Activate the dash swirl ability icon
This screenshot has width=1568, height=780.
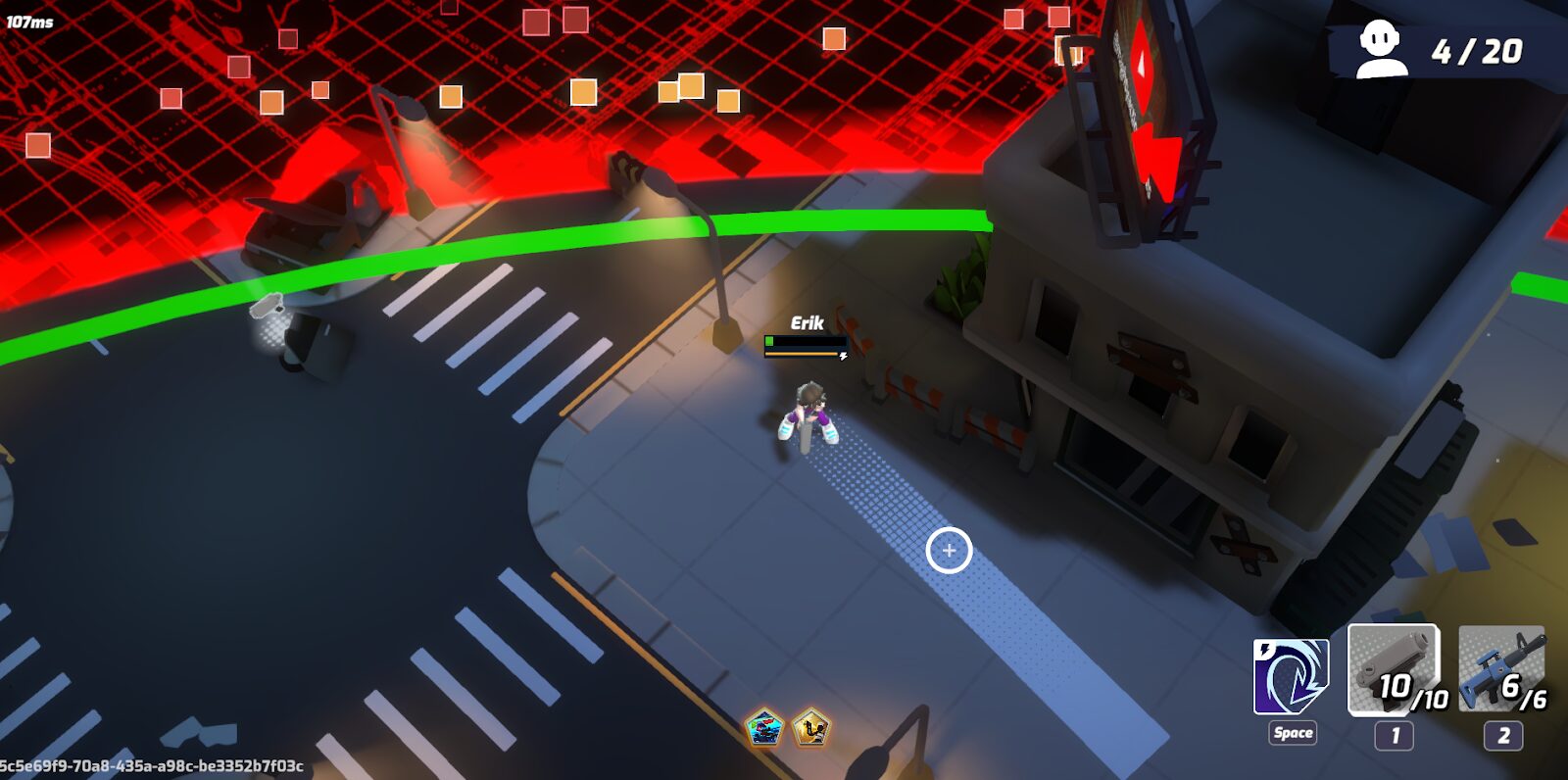click(x=1291, y=676)
